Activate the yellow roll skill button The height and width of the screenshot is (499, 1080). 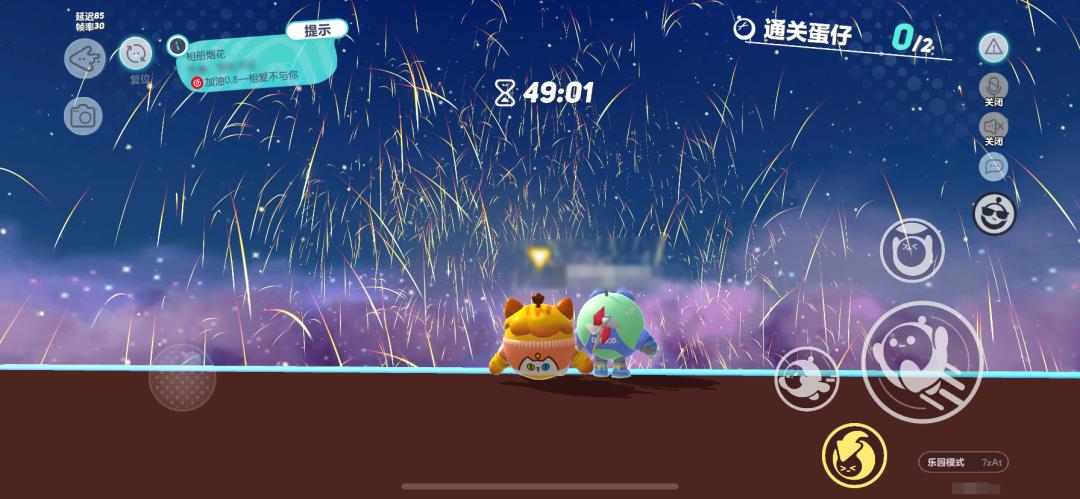point(854,455)
